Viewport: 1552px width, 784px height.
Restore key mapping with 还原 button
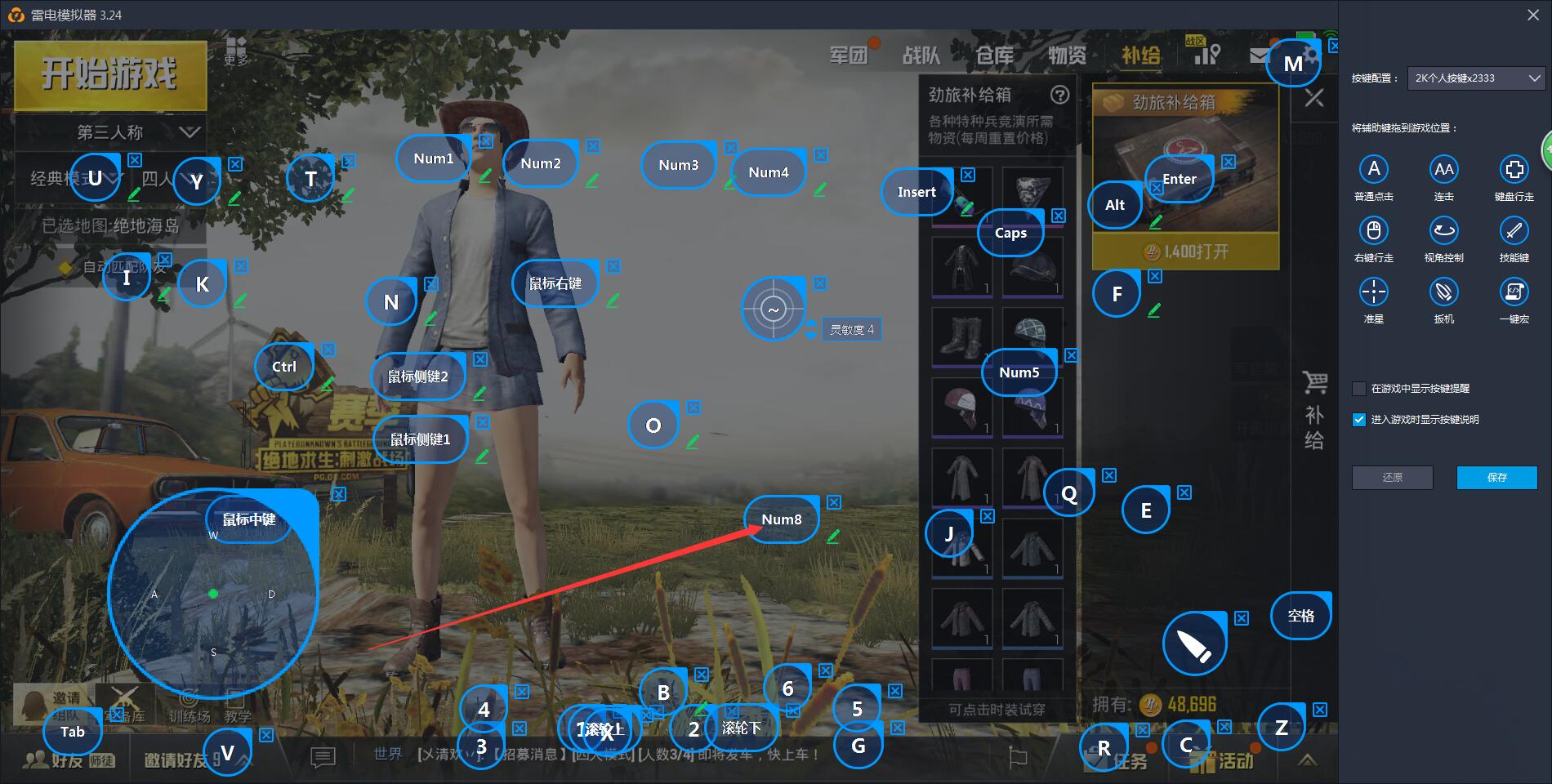[1392, 478]
